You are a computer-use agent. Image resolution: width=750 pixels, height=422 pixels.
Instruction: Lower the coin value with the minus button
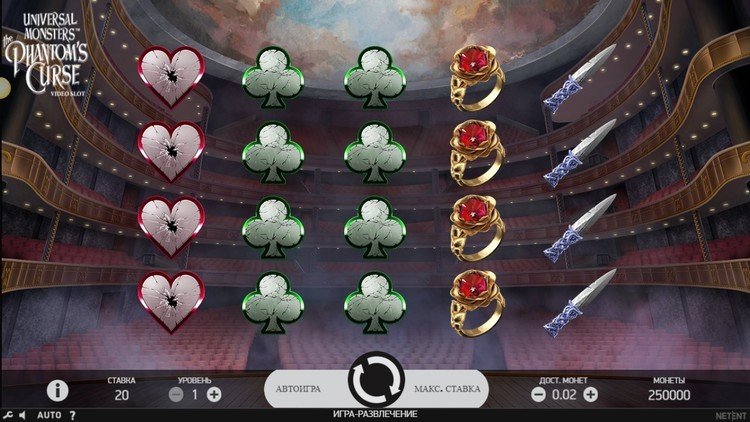coord(538,395)
